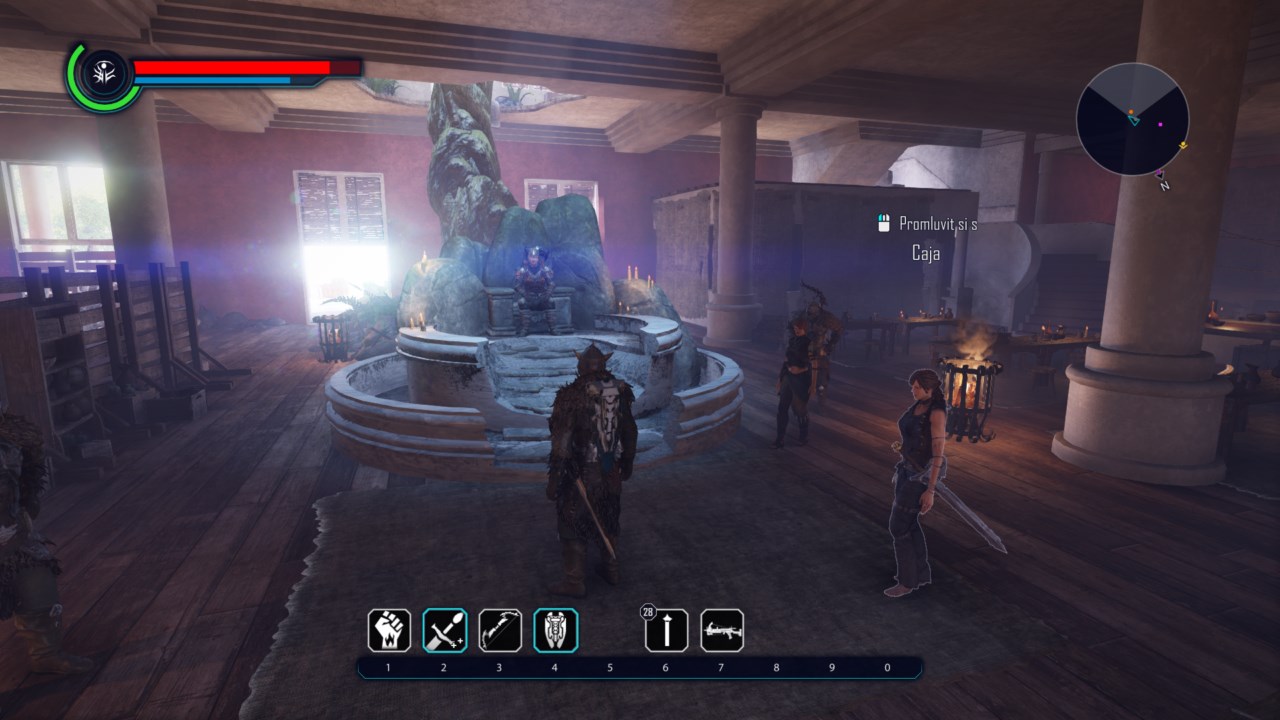The height and width of the screenshot is (720, 1280).
Task: Select the fist ability in slot 1
Action: coord(389,630)
